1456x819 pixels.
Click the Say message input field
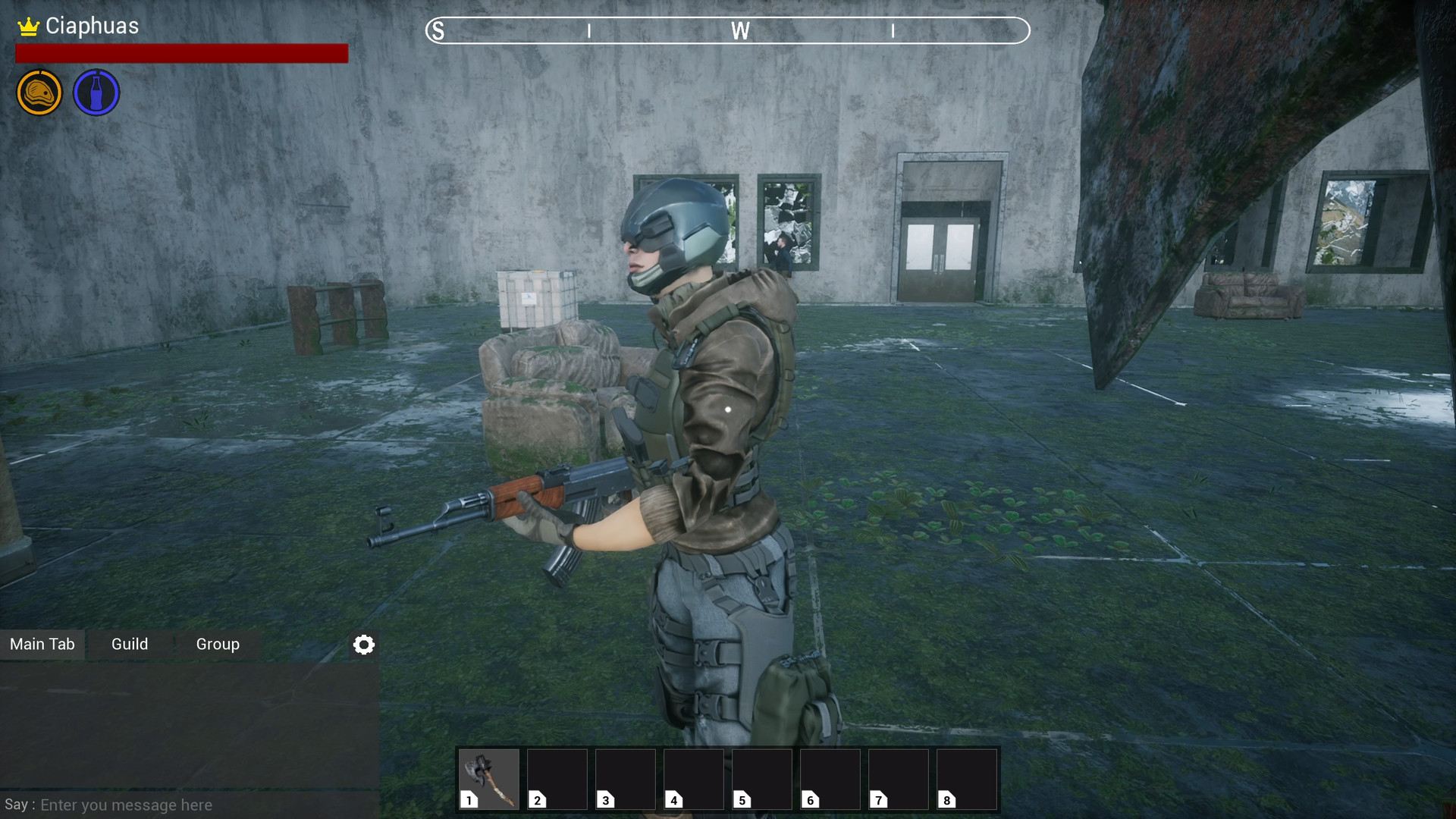[x=125, y=805]
